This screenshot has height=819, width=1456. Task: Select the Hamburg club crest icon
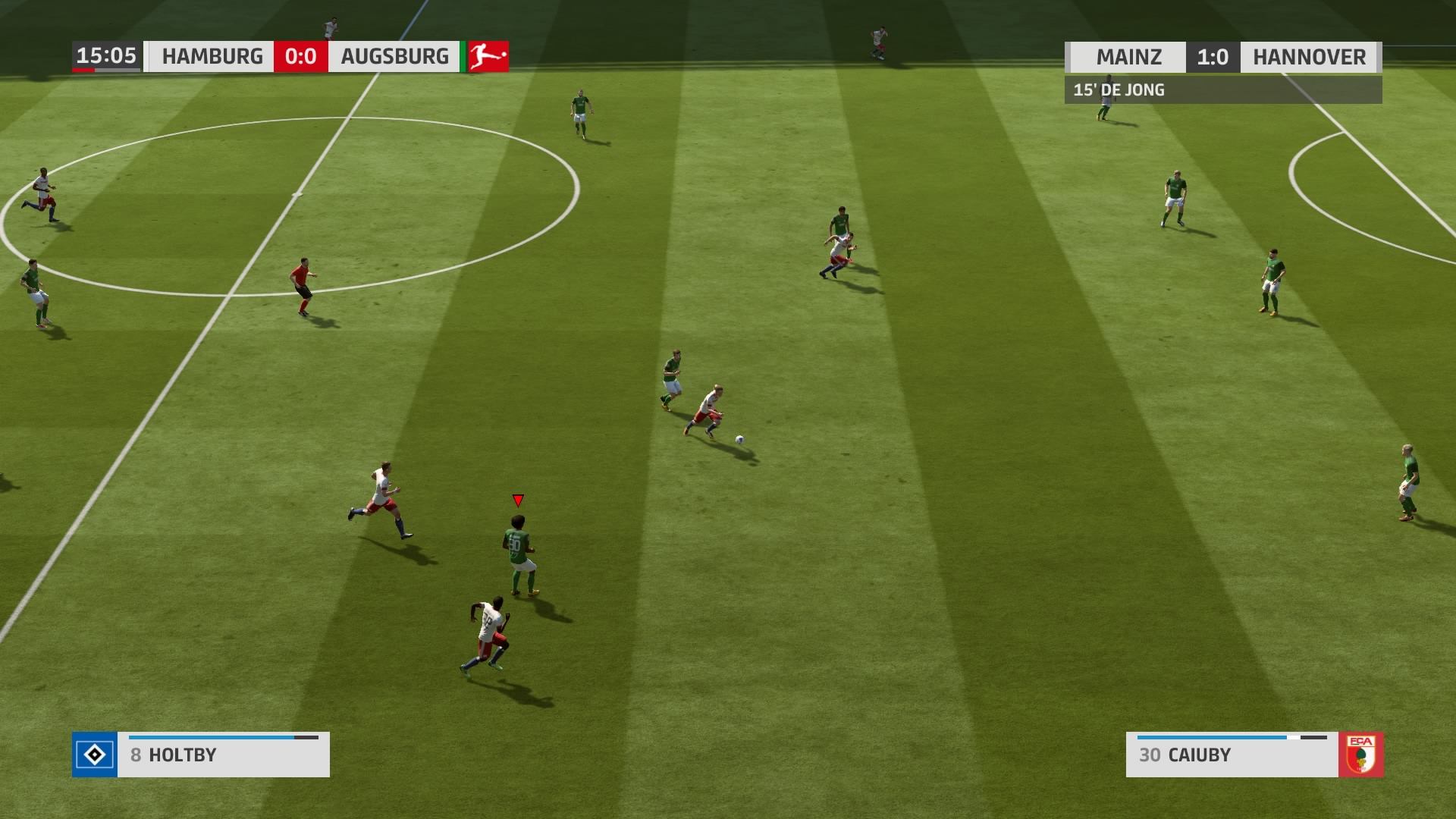point(95,755)
